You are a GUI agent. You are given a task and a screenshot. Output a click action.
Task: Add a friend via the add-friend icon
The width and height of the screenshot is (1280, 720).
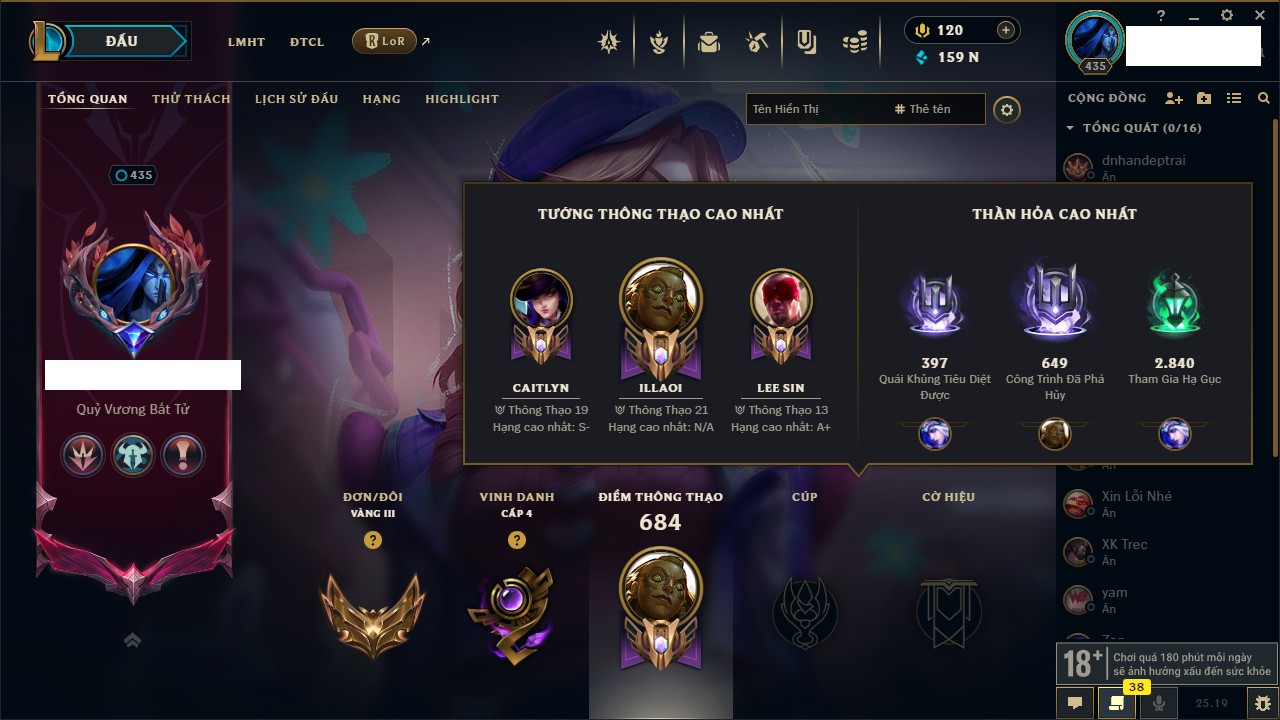(1174, 98)
